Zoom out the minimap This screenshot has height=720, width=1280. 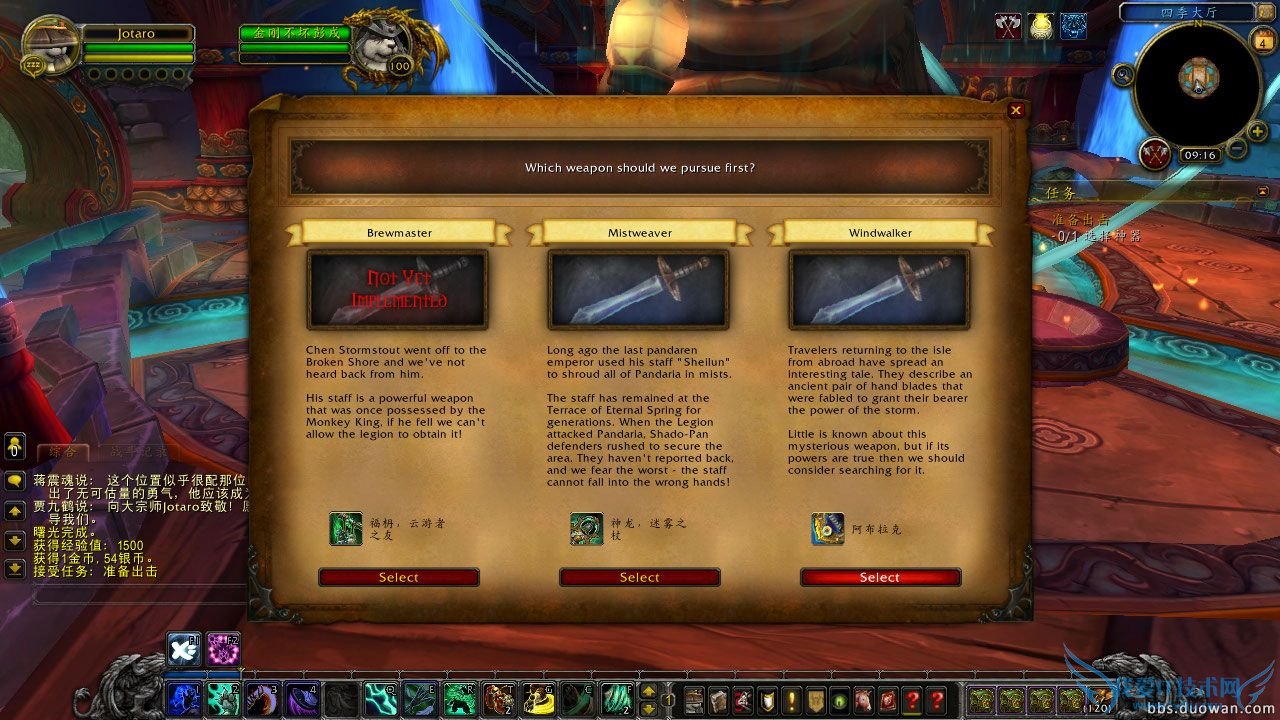tap(1237, 149)
